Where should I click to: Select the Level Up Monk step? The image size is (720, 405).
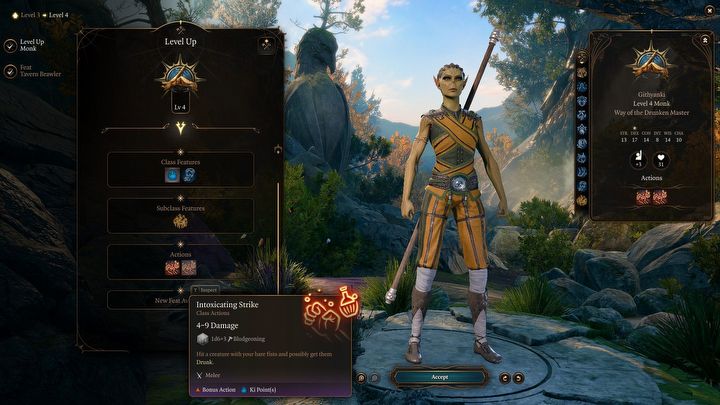tap(30, 46)
